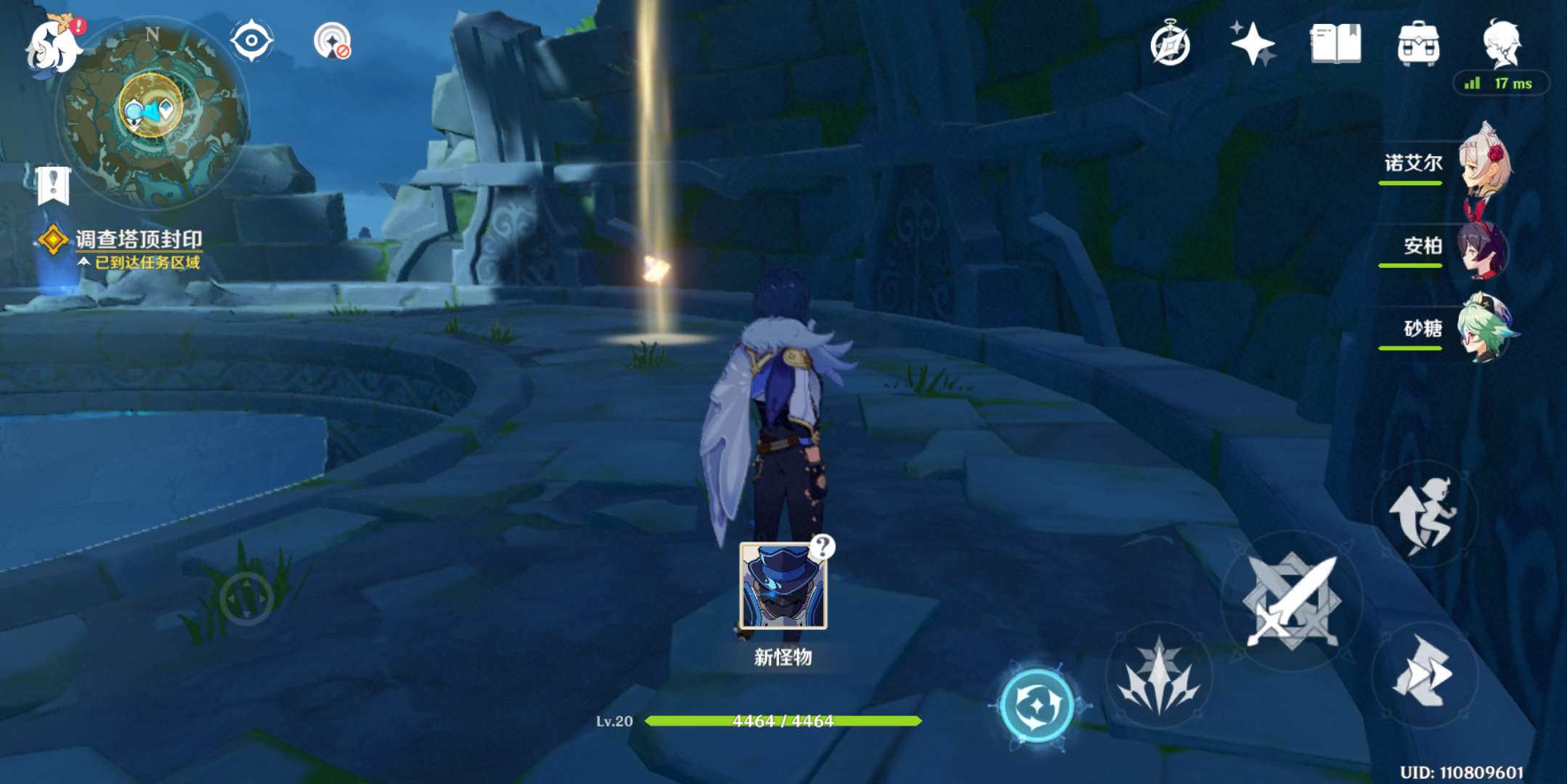Open the backpack inventory
Viewport: 1567px width, 784px height.
(x=1418, y=44)
